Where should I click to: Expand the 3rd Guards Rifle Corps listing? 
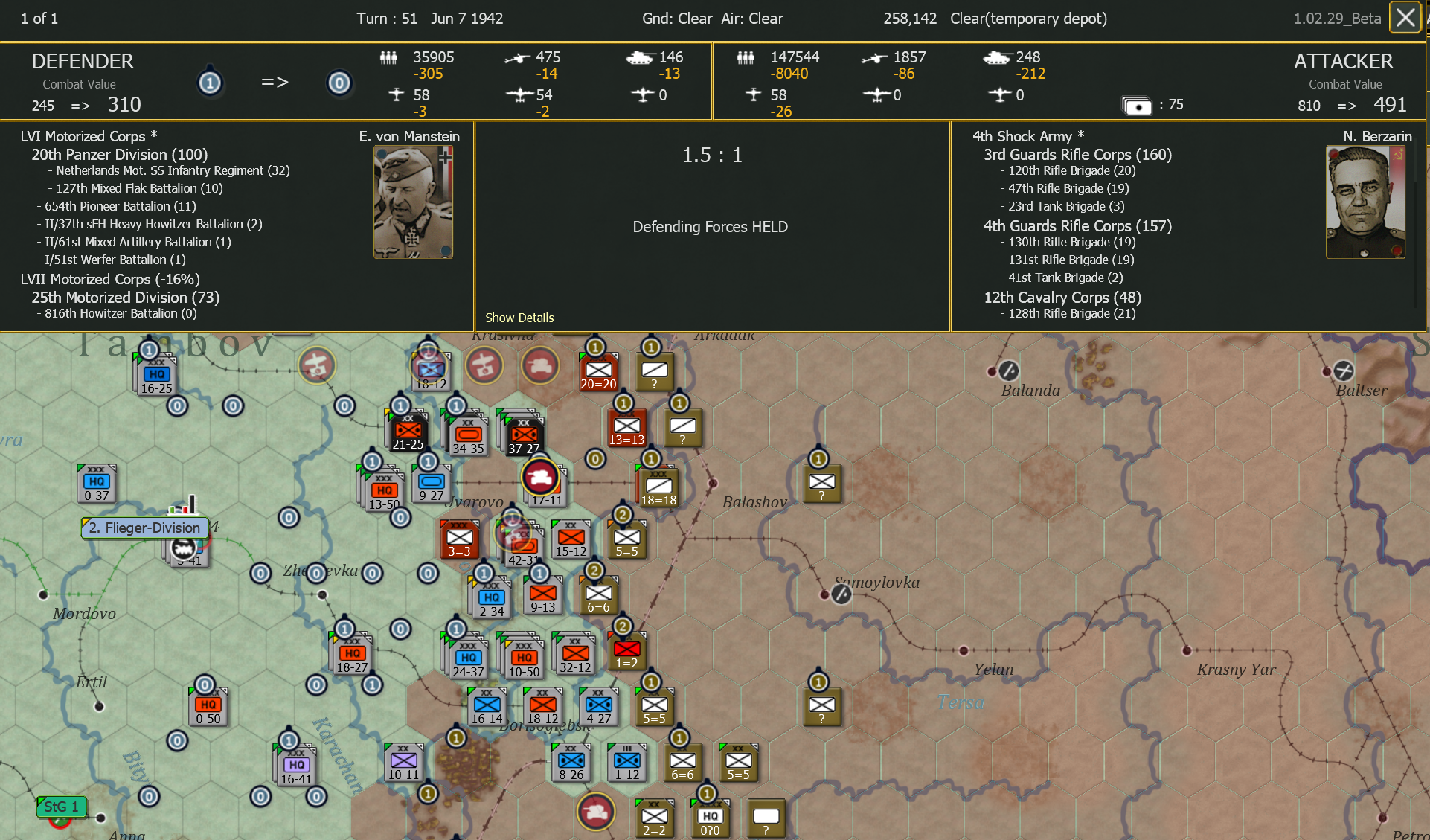pos(1076,155)
